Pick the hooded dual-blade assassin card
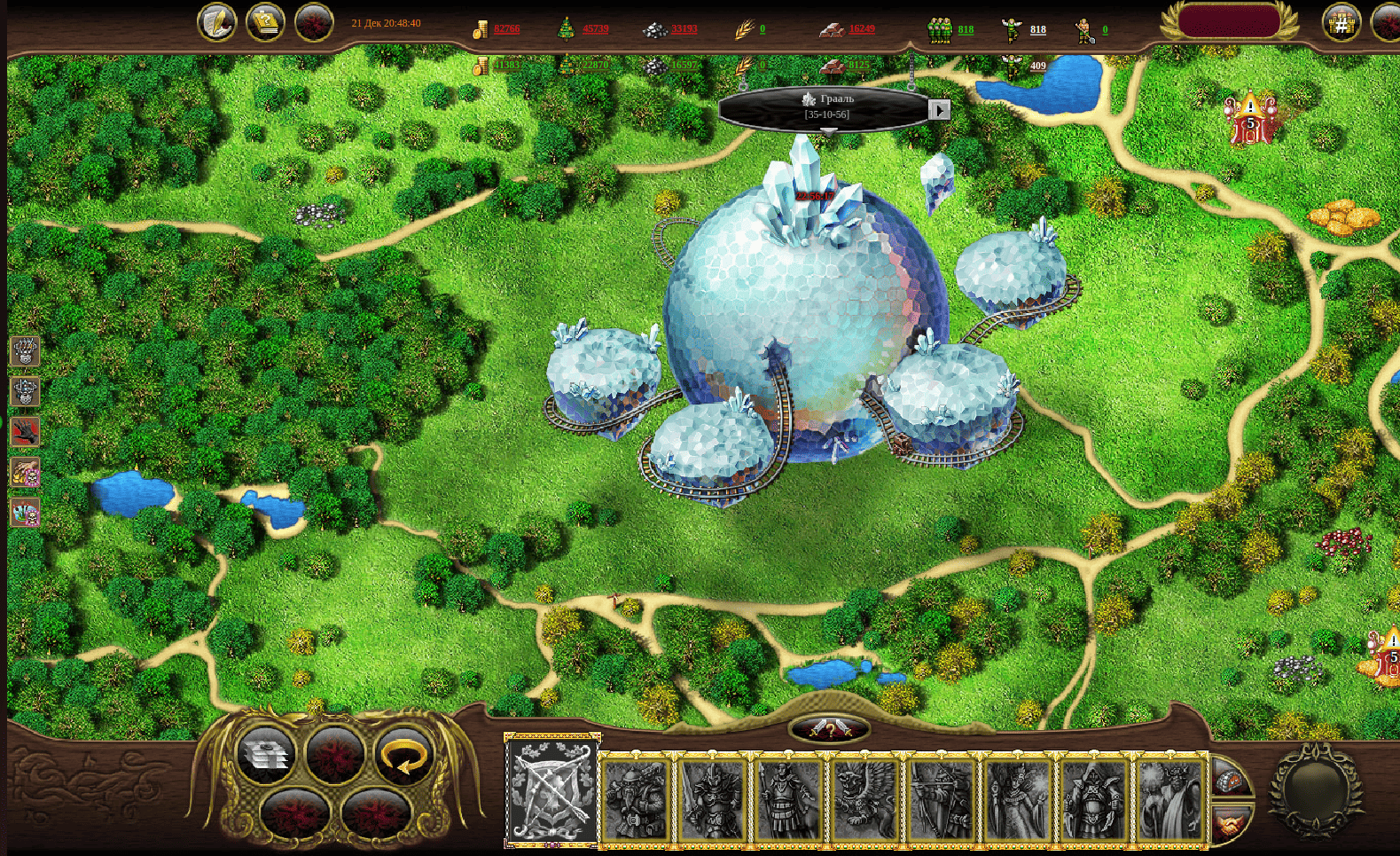The height and width of the screenshot is (856, 1400). (1094, 800)
